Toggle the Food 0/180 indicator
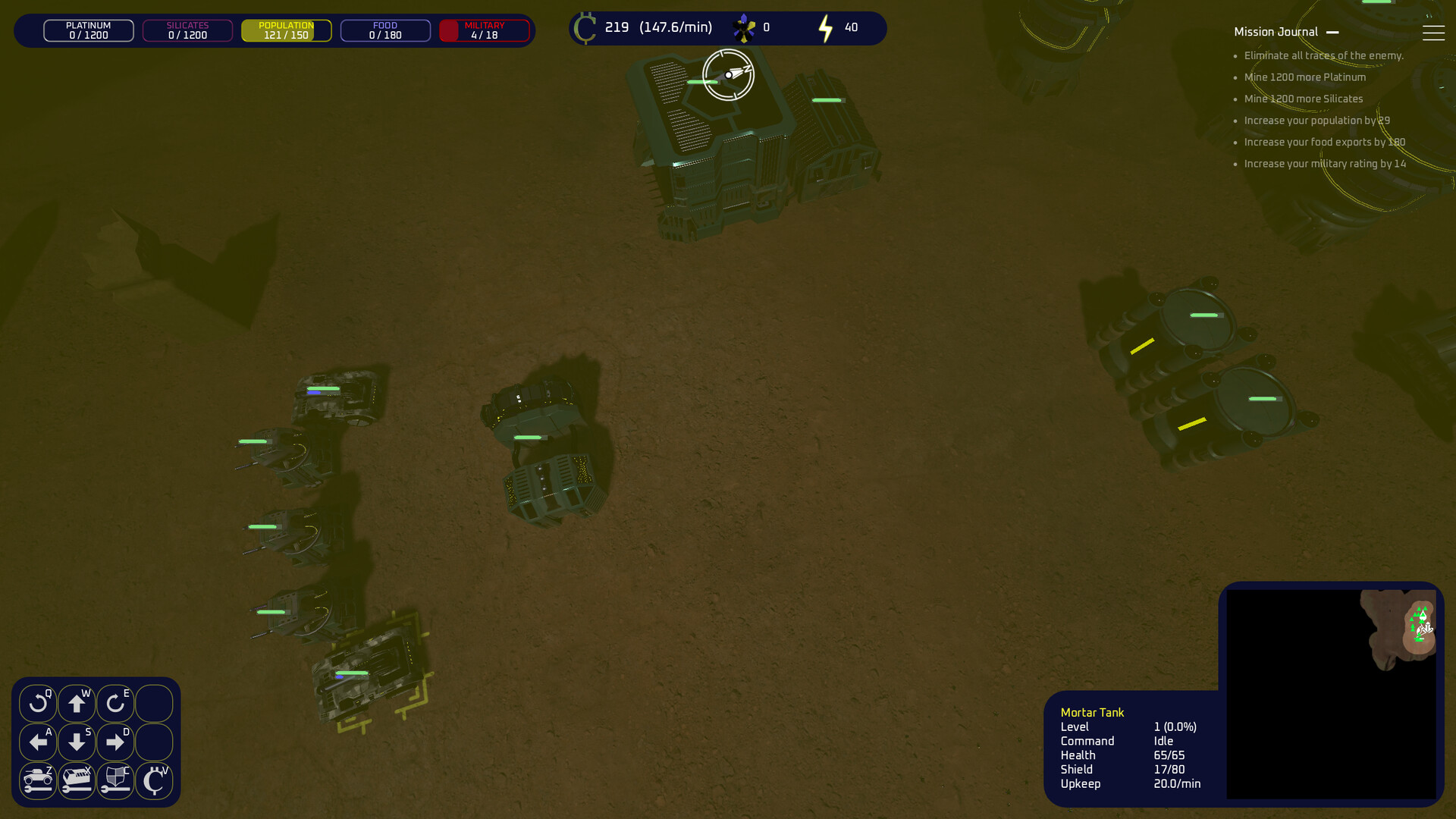The width and height of the screenshot is (1456, 819). [x=384, y=30]
